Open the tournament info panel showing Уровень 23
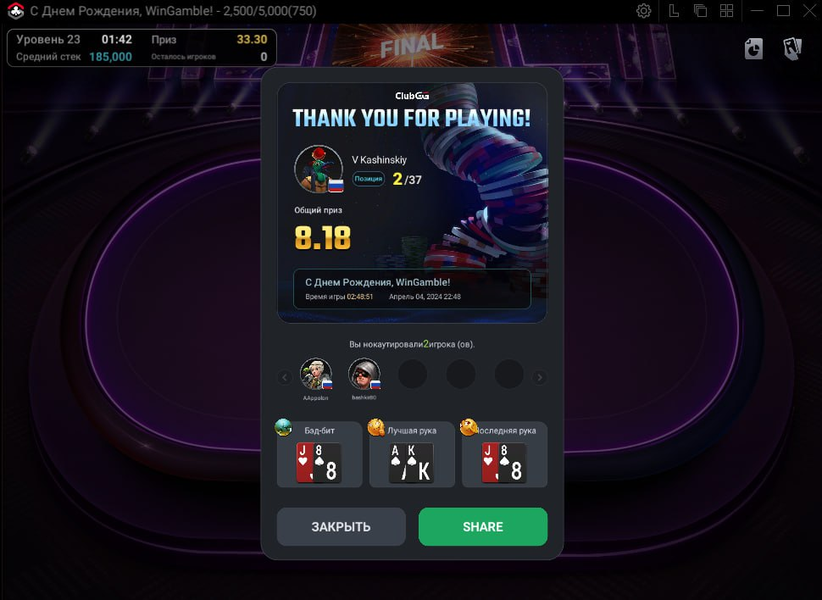This screenshot has width=822, height=600. [141, 48]
